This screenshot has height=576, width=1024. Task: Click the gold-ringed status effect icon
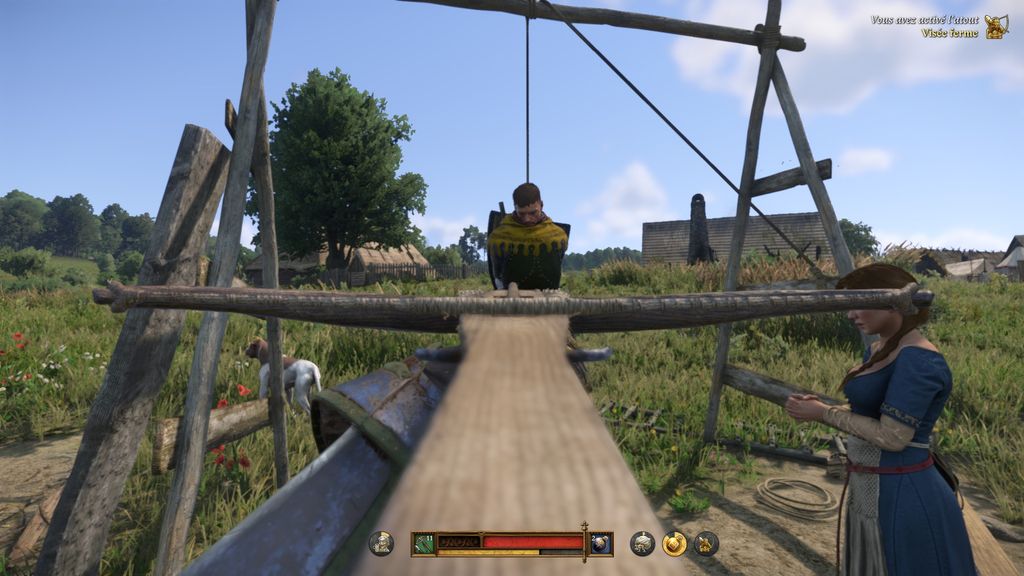click(675, 543)
